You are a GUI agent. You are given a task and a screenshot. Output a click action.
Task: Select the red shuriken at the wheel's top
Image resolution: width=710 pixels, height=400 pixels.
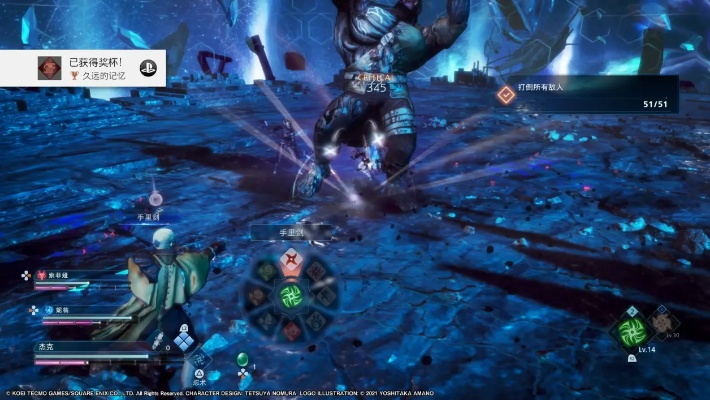[290, 262]
